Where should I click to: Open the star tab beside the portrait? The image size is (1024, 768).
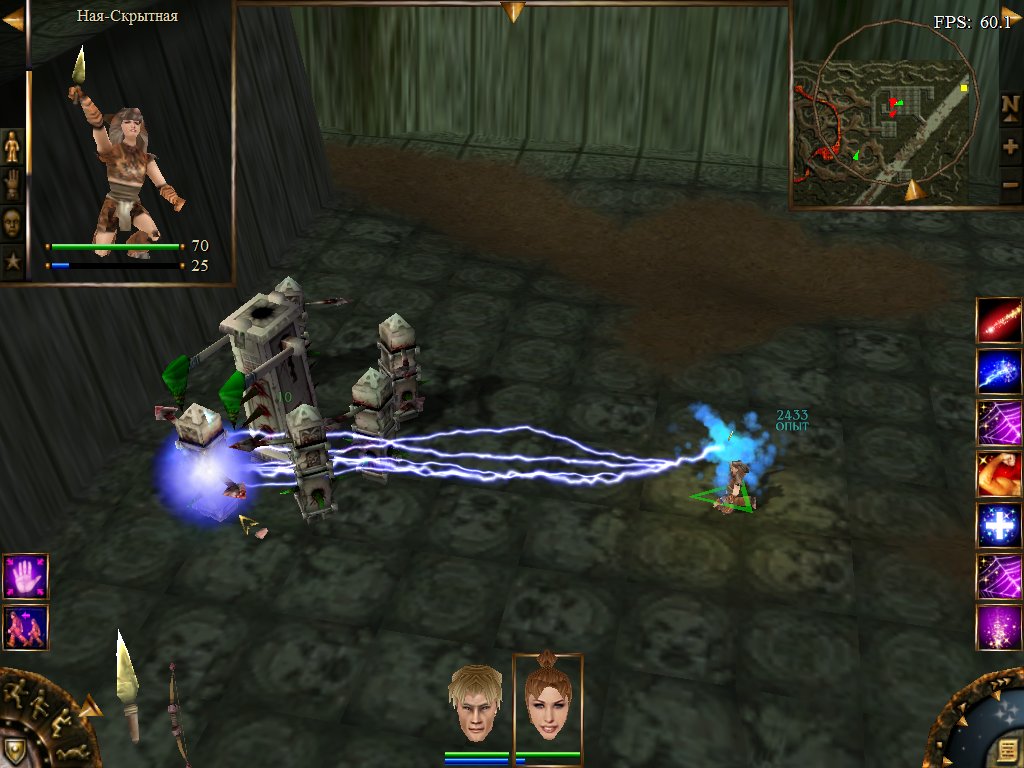[x=12, y=264]
